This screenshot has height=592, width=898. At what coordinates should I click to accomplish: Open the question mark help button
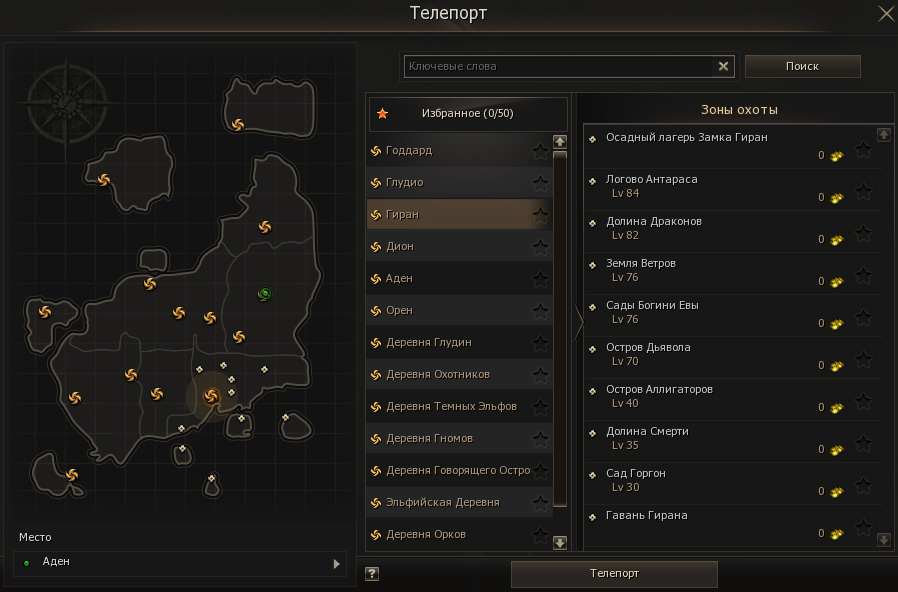tap(372, 574)
